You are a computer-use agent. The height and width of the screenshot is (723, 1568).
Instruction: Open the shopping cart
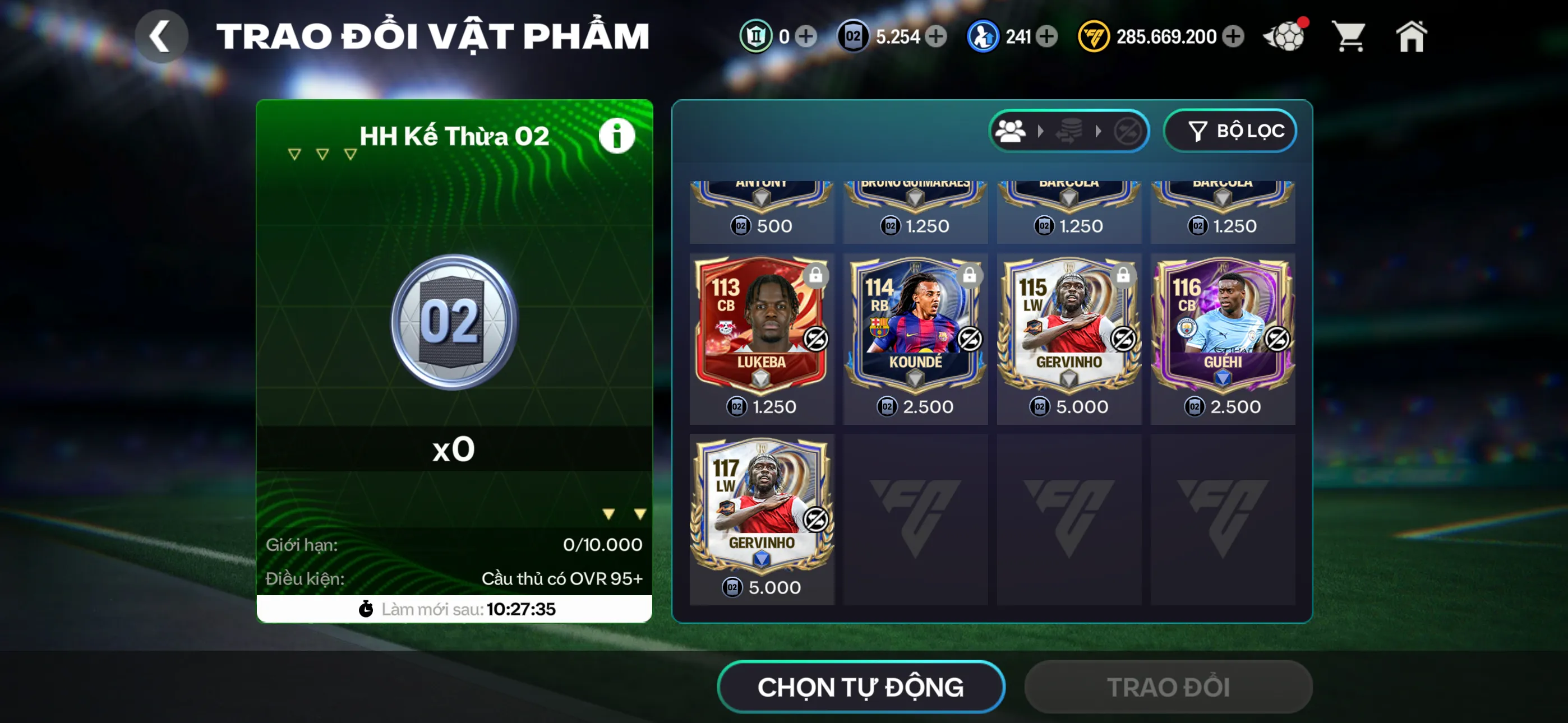(x=1349, y=36)
